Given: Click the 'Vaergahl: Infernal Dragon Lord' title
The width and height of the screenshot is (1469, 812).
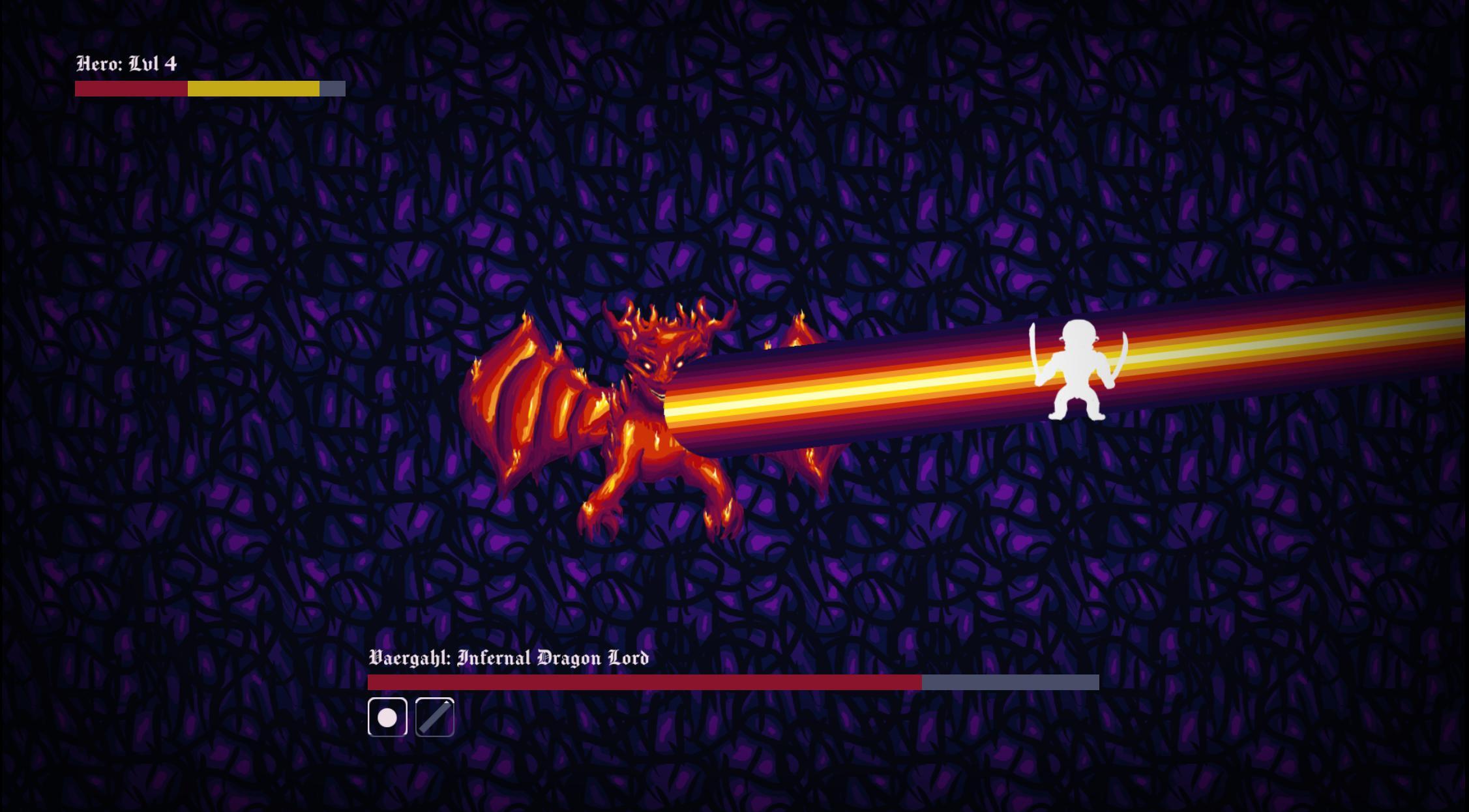Looking at the screenshot, I should pos(509,658).
